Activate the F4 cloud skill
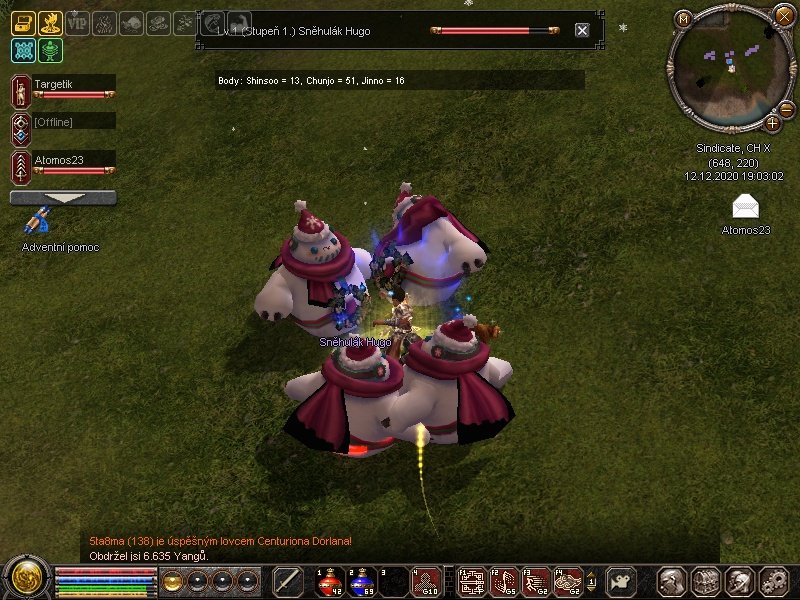800x600 pixels. tap(568, 581)
